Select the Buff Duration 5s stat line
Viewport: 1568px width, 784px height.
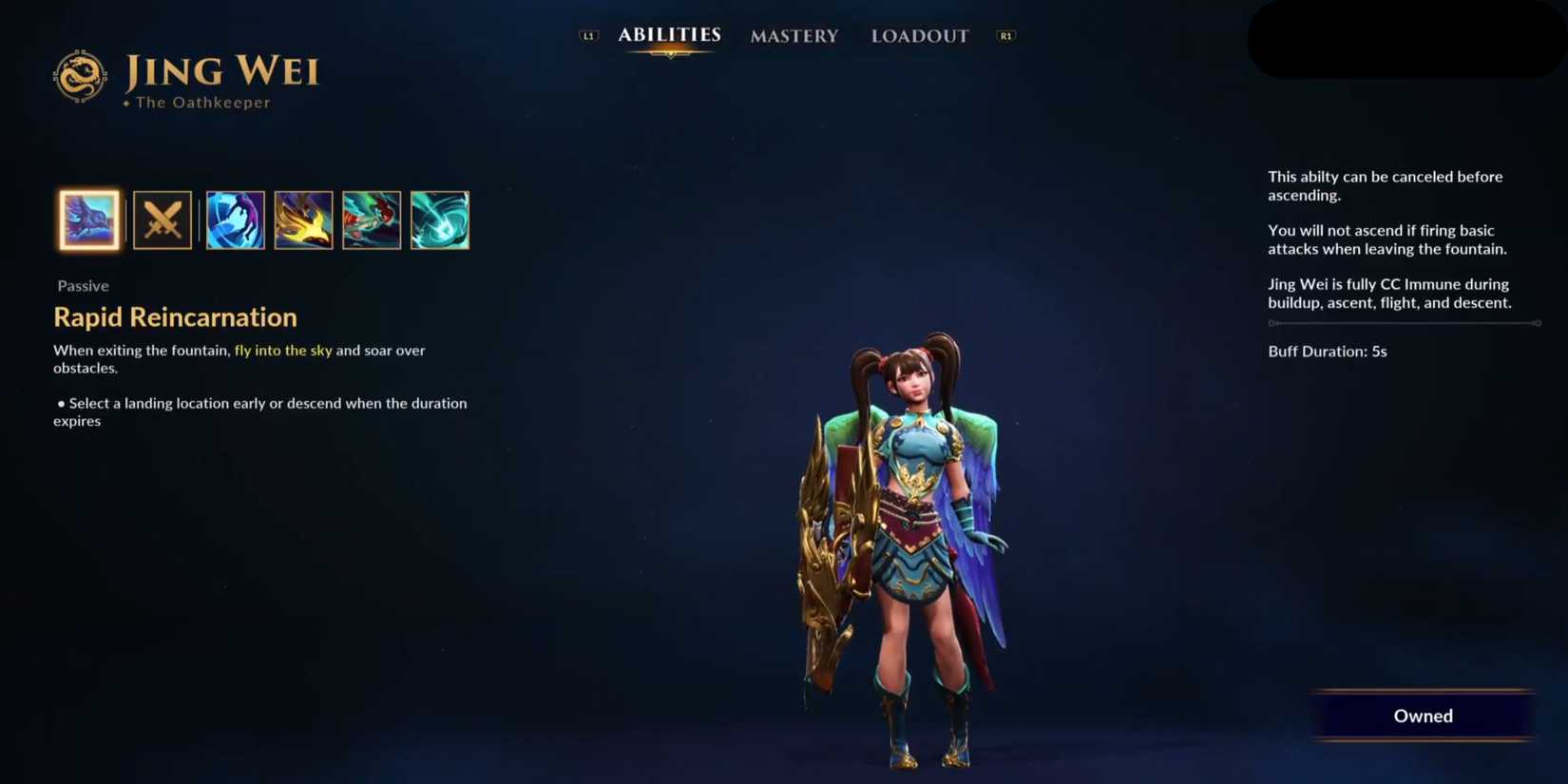click(1327, 351)
